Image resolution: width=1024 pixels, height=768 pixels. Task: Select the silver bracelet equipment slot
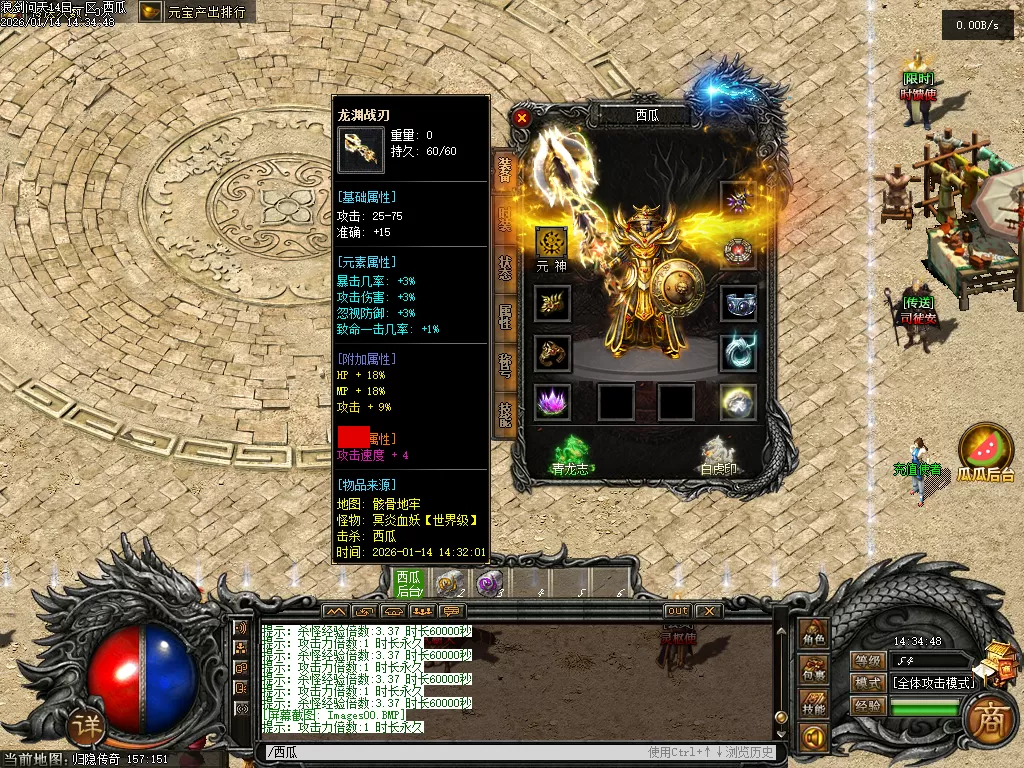738,303
